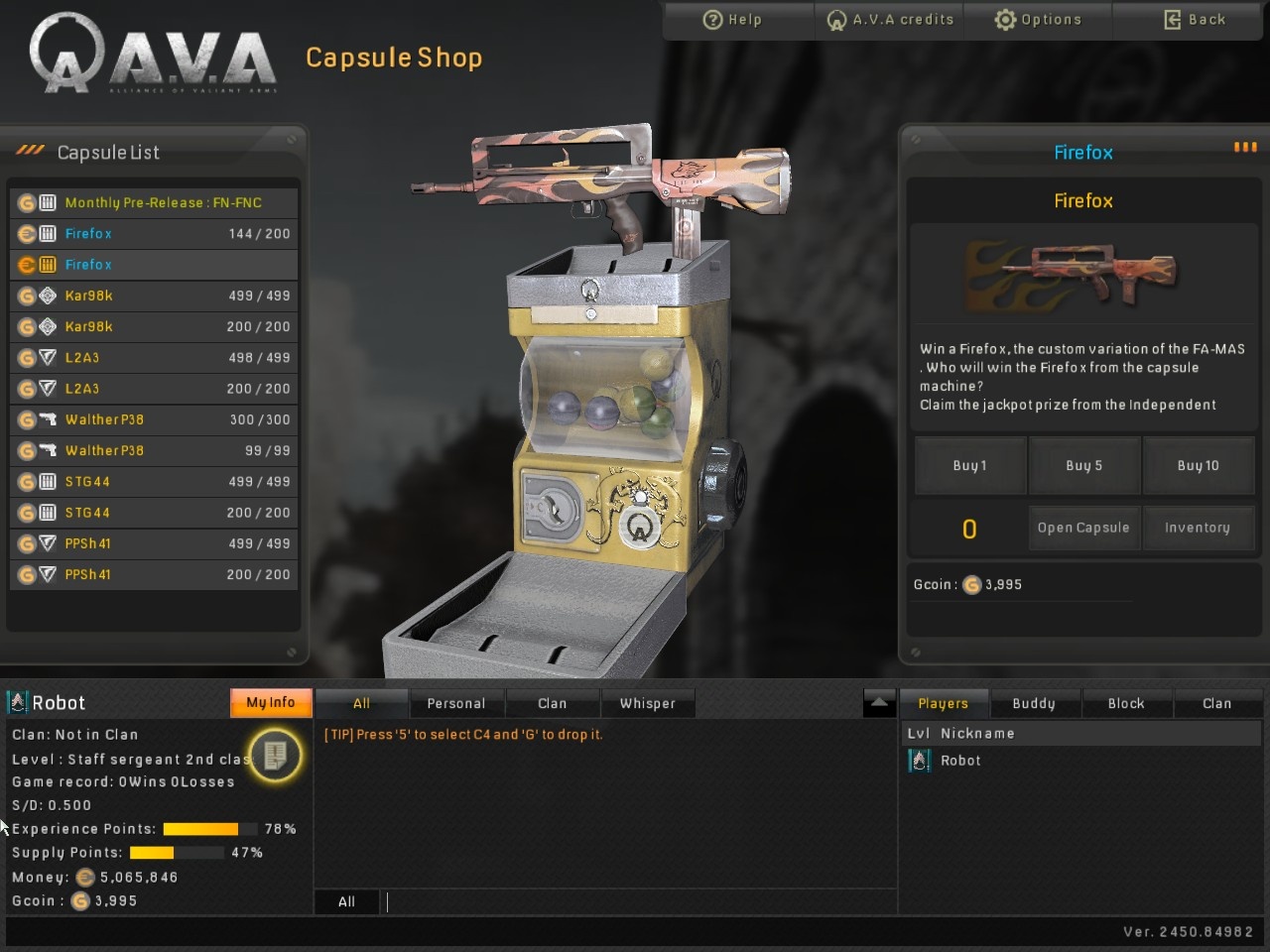The image size is (1270, 952).
Task: Switch to the Whisper chat tab
Action: 648,702
